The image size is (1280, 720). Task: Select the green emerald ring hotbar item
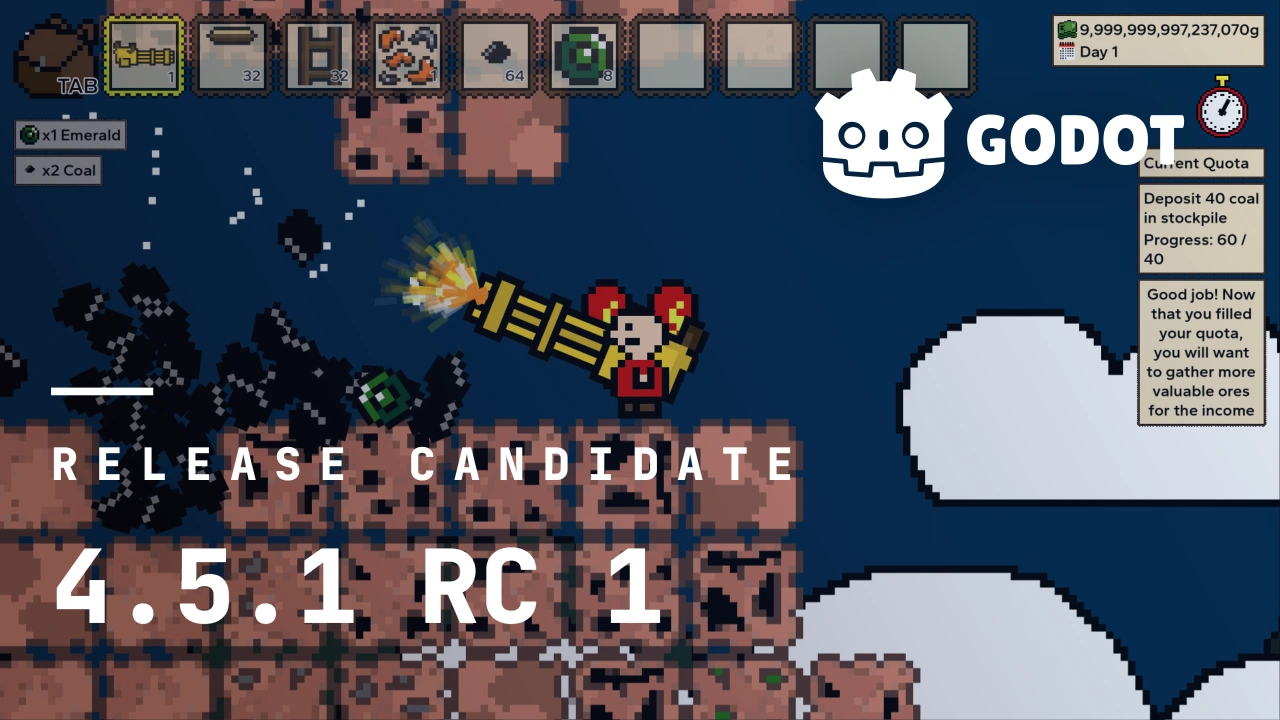pyautogui.click(x=583, y=55)
